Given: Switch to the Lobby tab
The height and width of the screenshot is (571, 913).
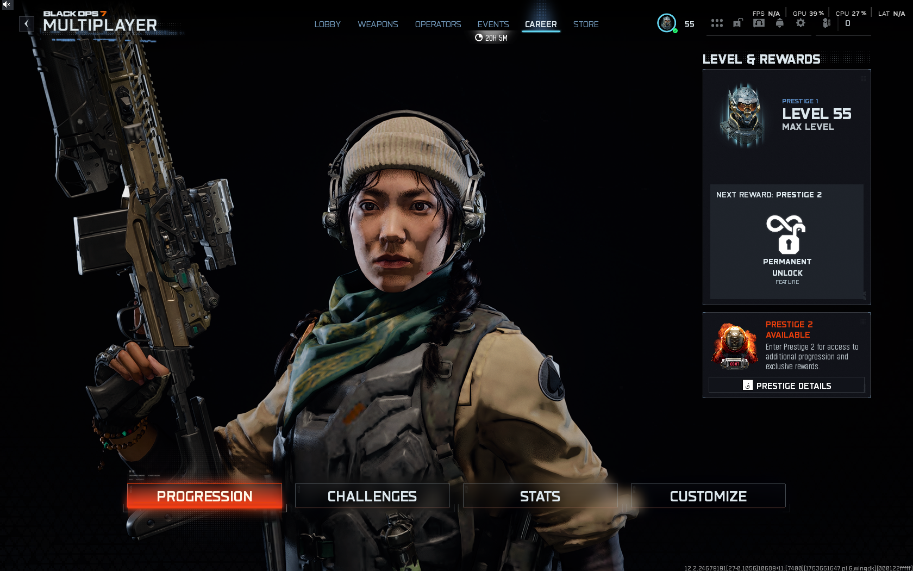Looking at the screenshot, I should tap(327, 24).
